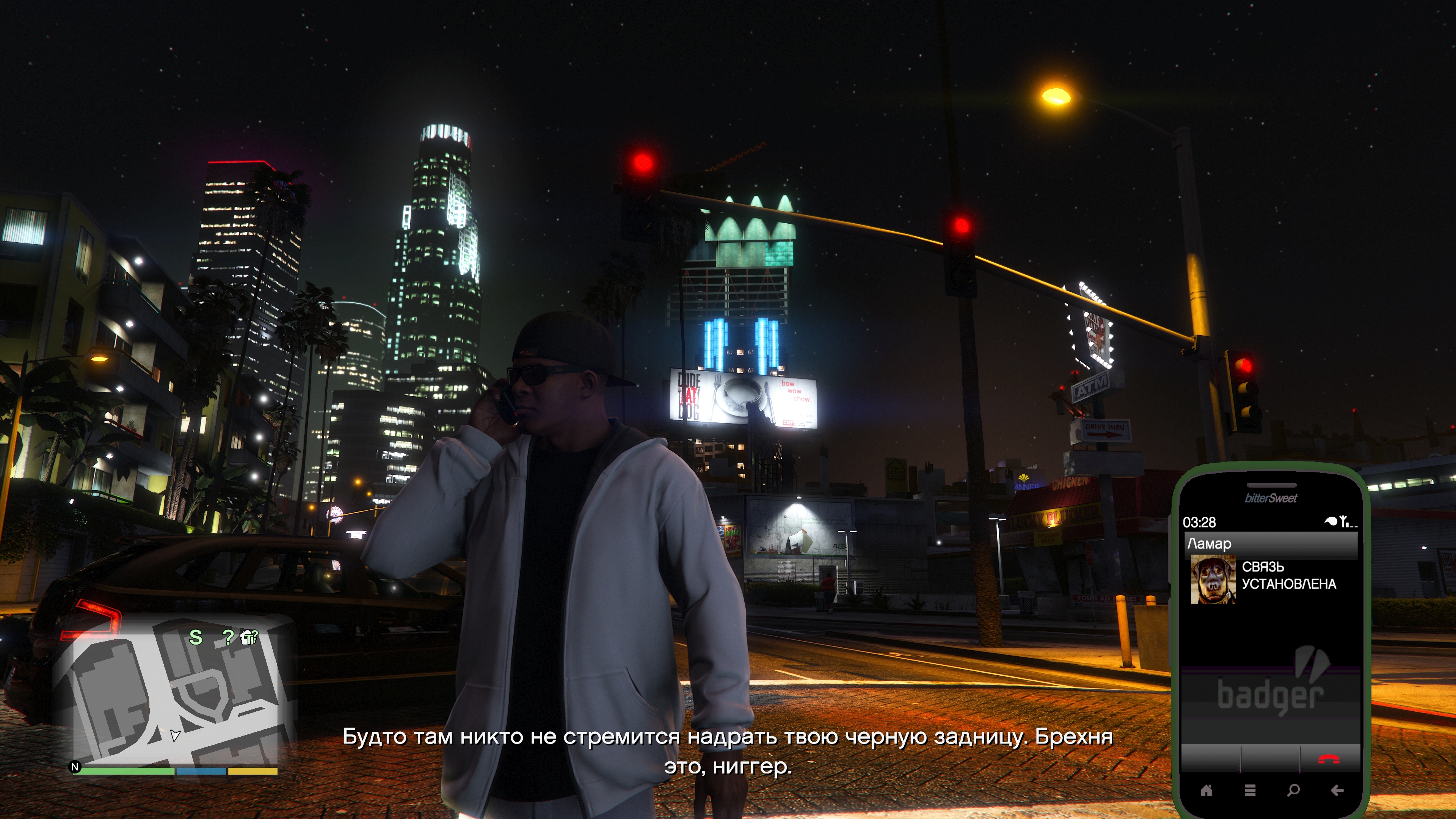Click the standalone green question mark blip
Screen dimensions: 1456x819
(x=228, y=637)
